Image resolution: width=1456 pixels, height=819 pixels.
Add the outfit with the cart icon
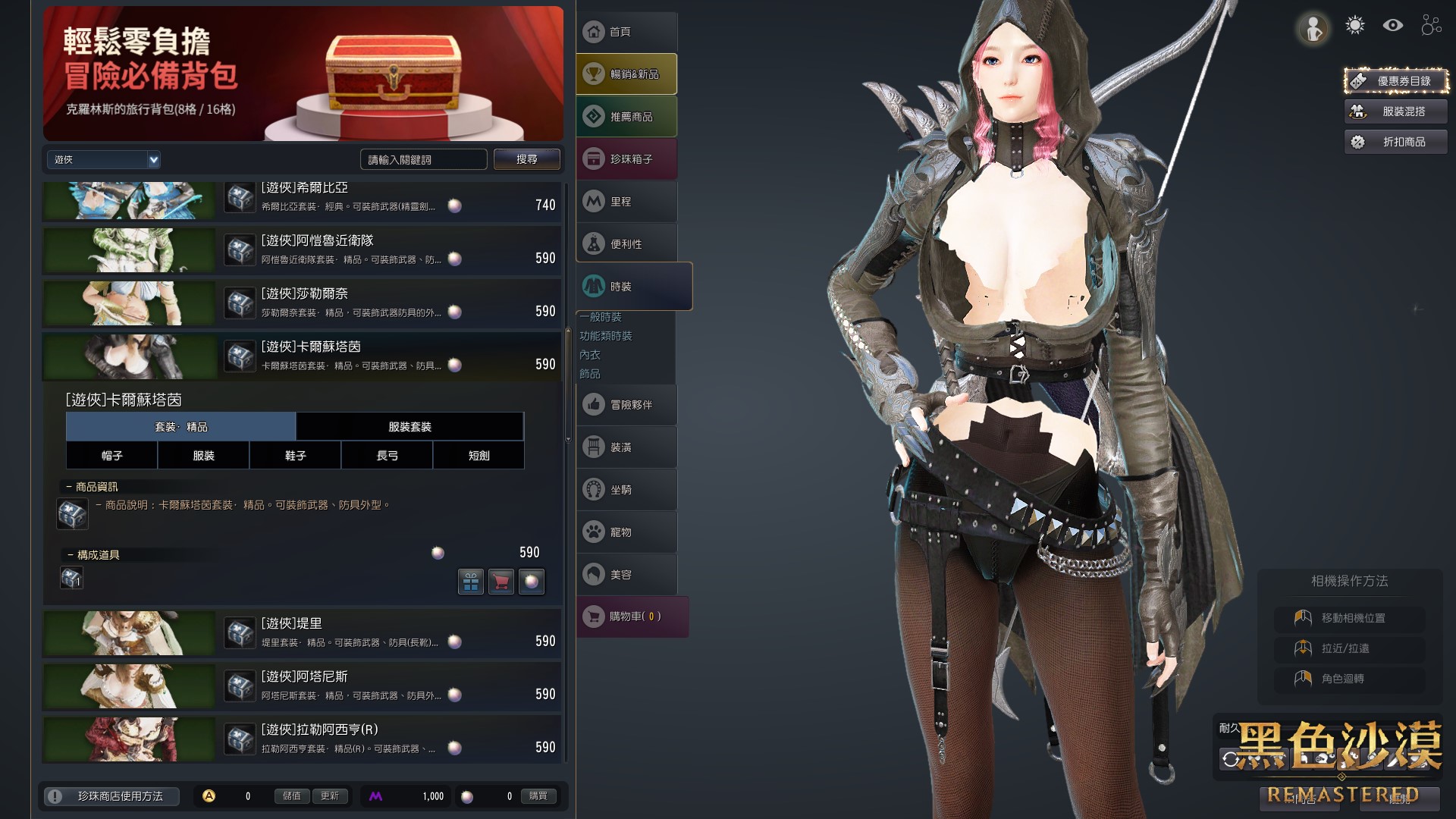point(501,582)
